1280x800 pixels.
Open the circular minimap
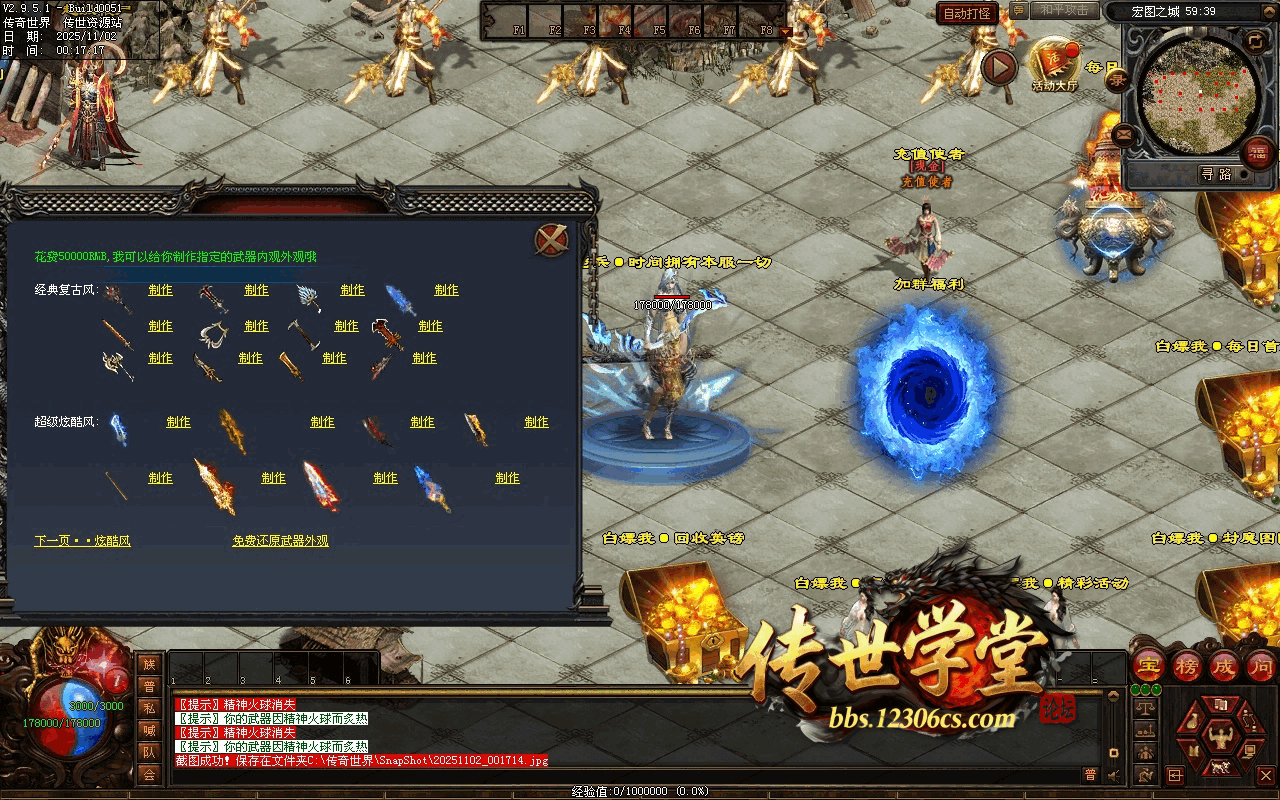1191,94
